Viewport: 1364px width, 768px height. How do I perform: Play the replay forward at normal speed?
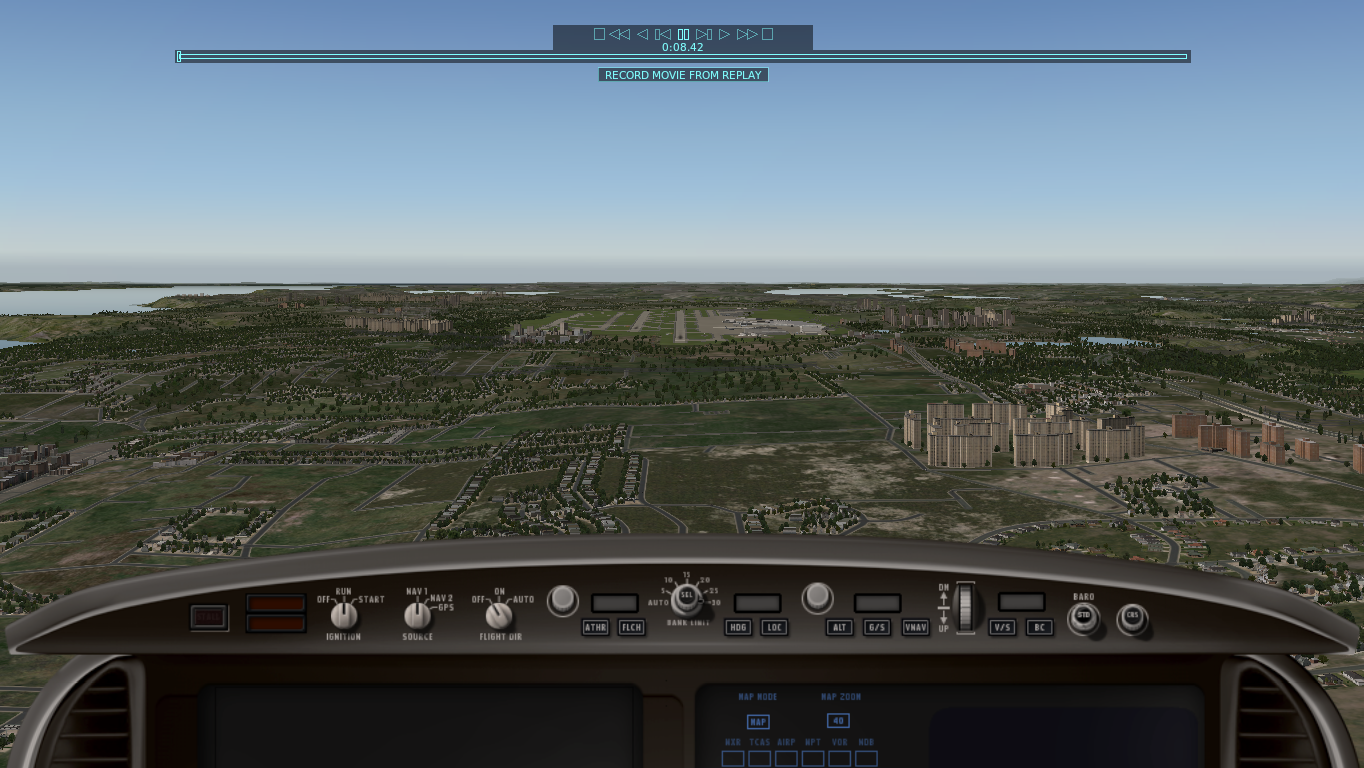point(725,34)
